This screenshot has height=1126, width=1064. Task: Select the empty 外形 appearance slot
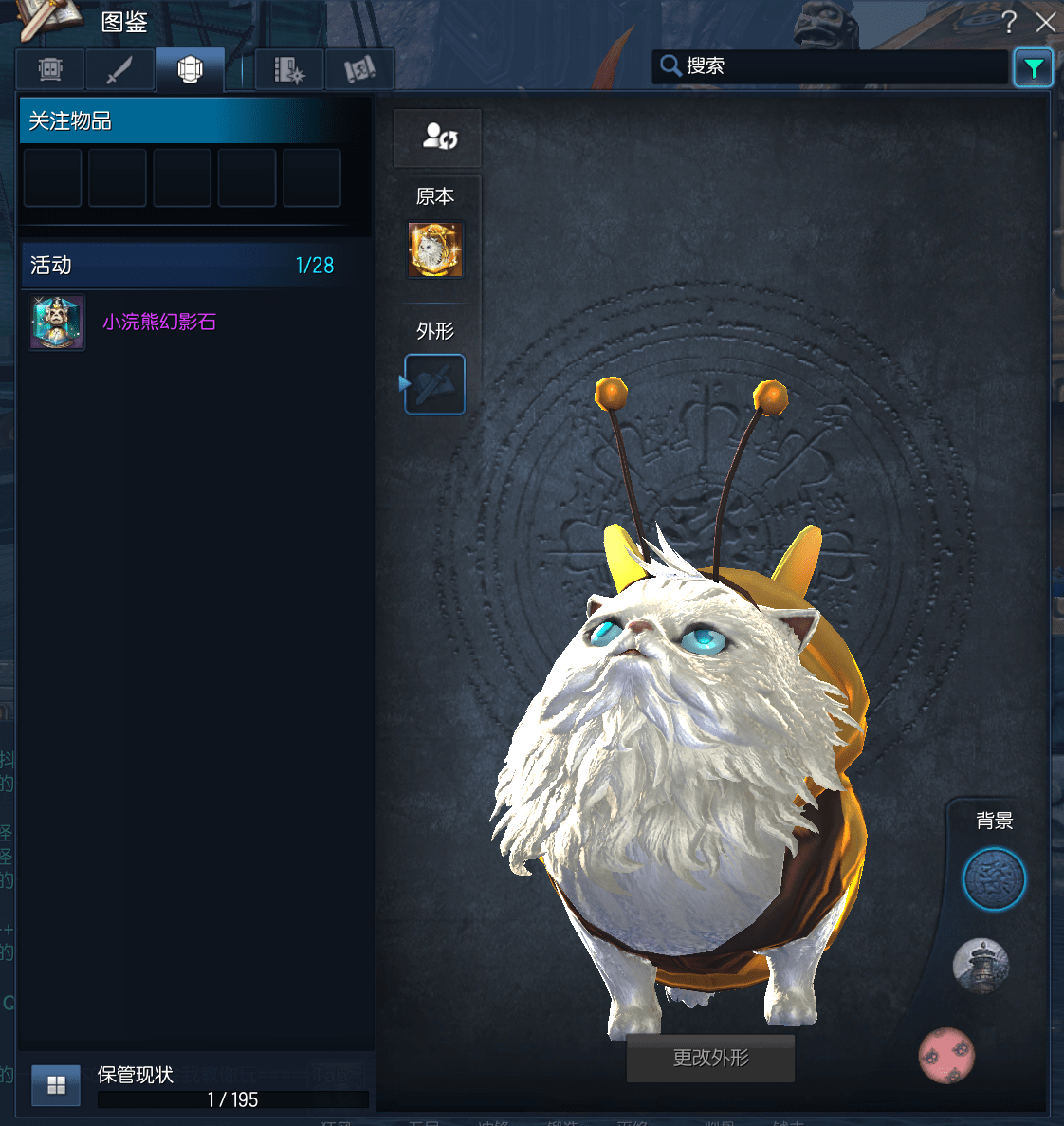click(435, 384)
